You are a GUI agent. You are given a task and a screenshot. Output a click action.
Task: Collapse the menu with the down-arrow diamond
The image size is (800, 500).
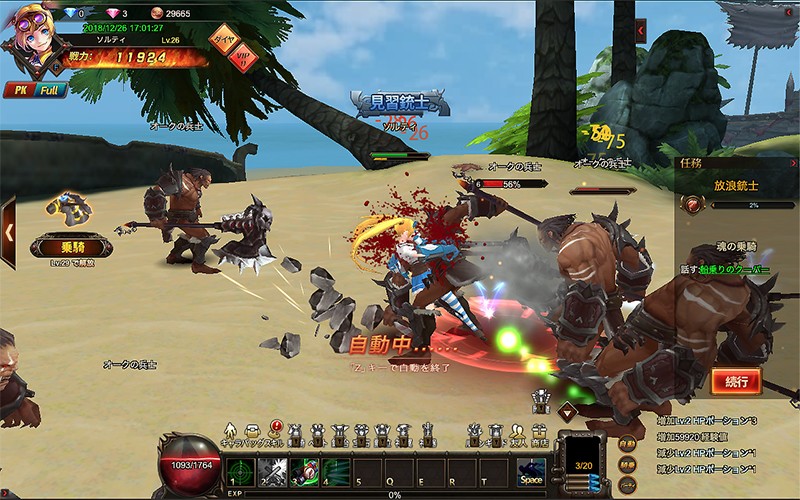[567, 410]
